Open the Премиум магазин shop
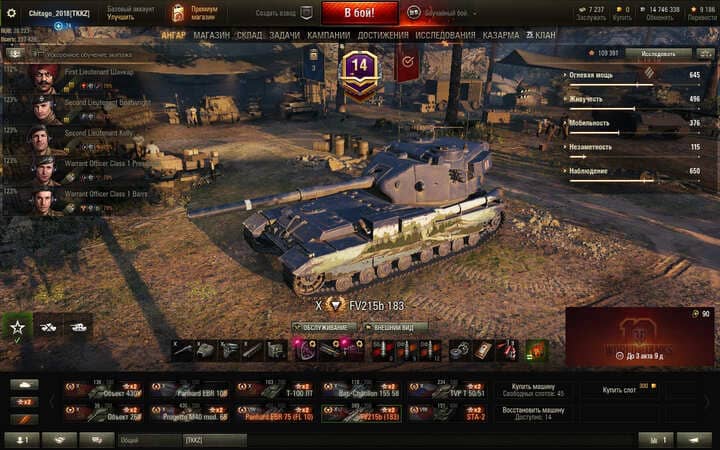Screen dimensions: 720x450 point(203,13)
